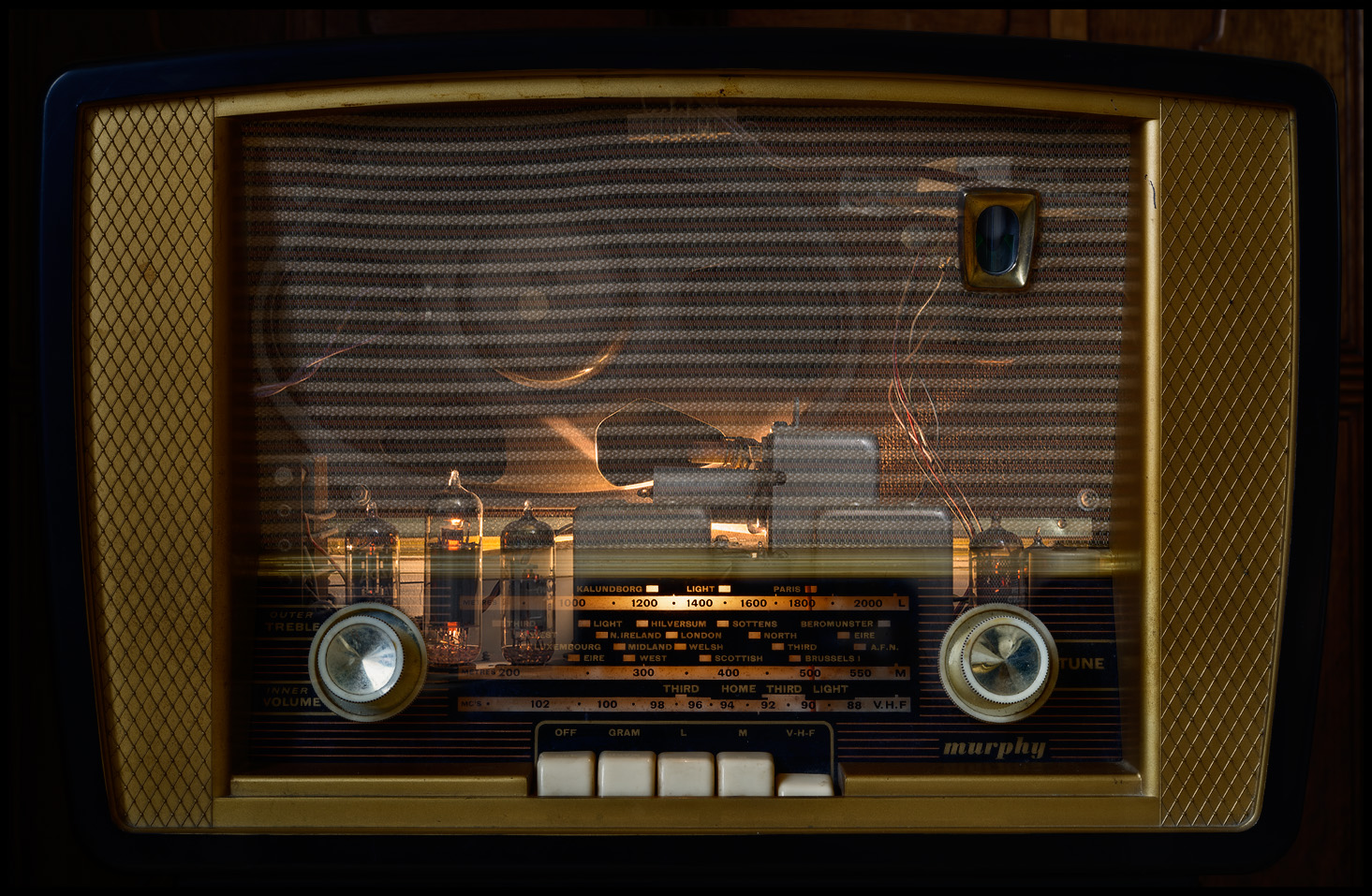Click the TUNE knob
1372x896 pixels.
click(x=998, y=661)
